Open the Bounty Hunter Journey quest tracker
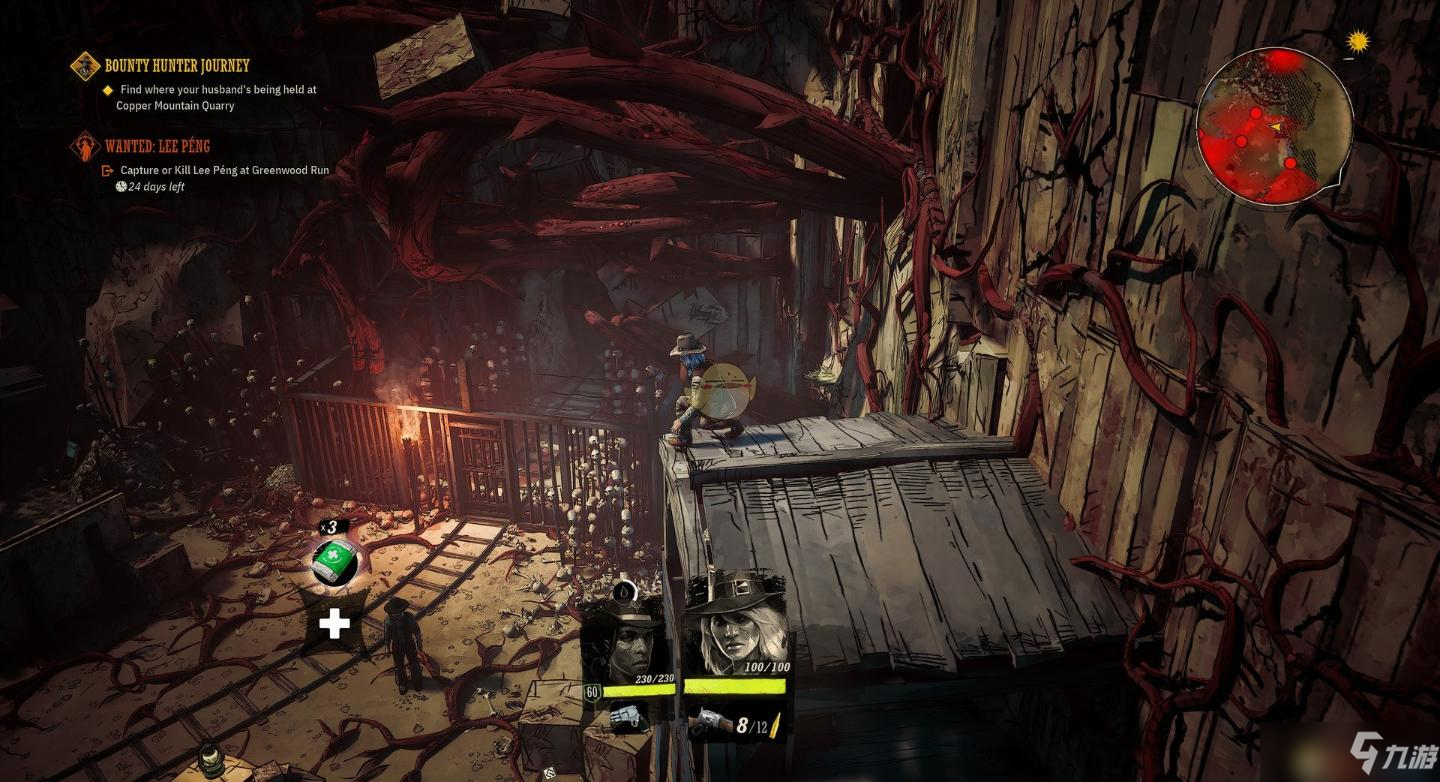The image size is (1440, 782). click(x=176, y=66)
